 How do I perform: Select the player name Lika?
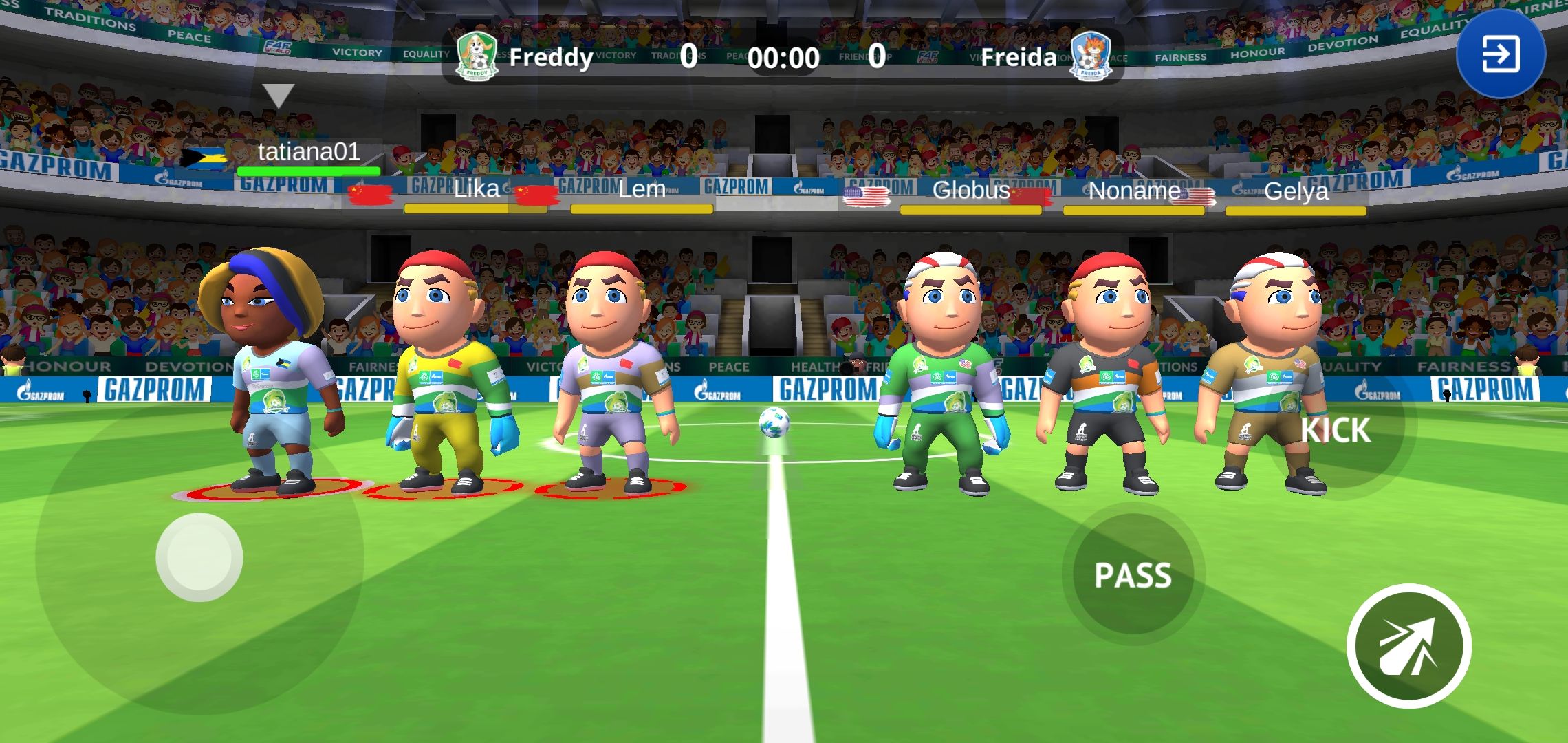pos(475,189)
